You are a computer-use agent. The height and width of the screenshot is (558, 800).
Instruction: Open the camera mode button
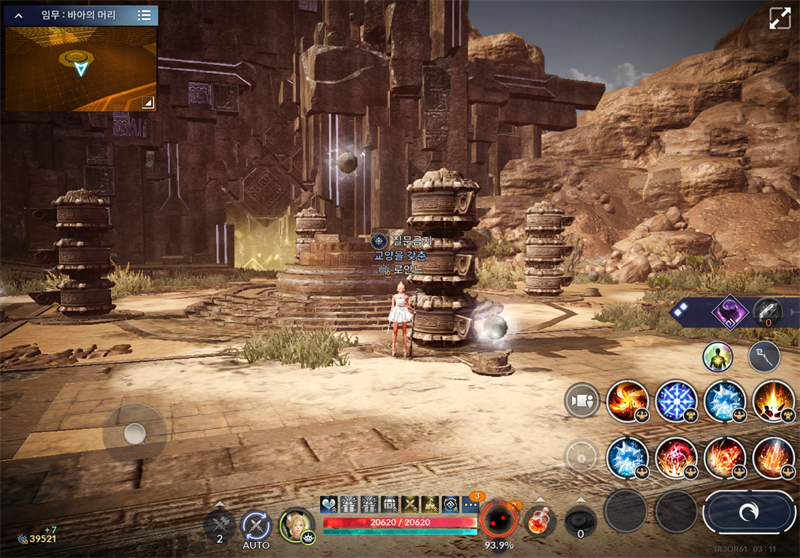(x=581, y=400)
